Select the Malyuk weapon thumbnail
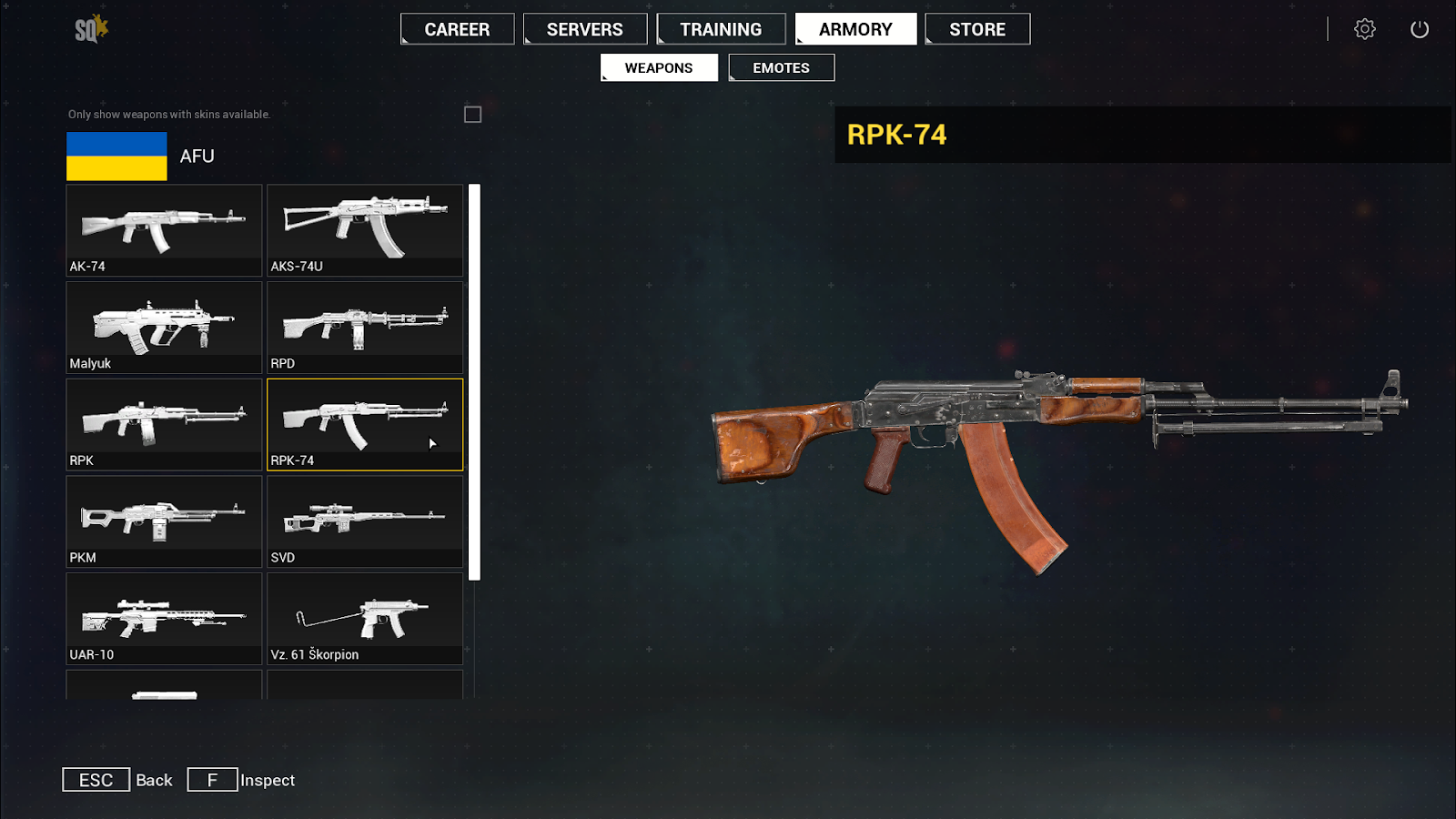 (164, 328)
